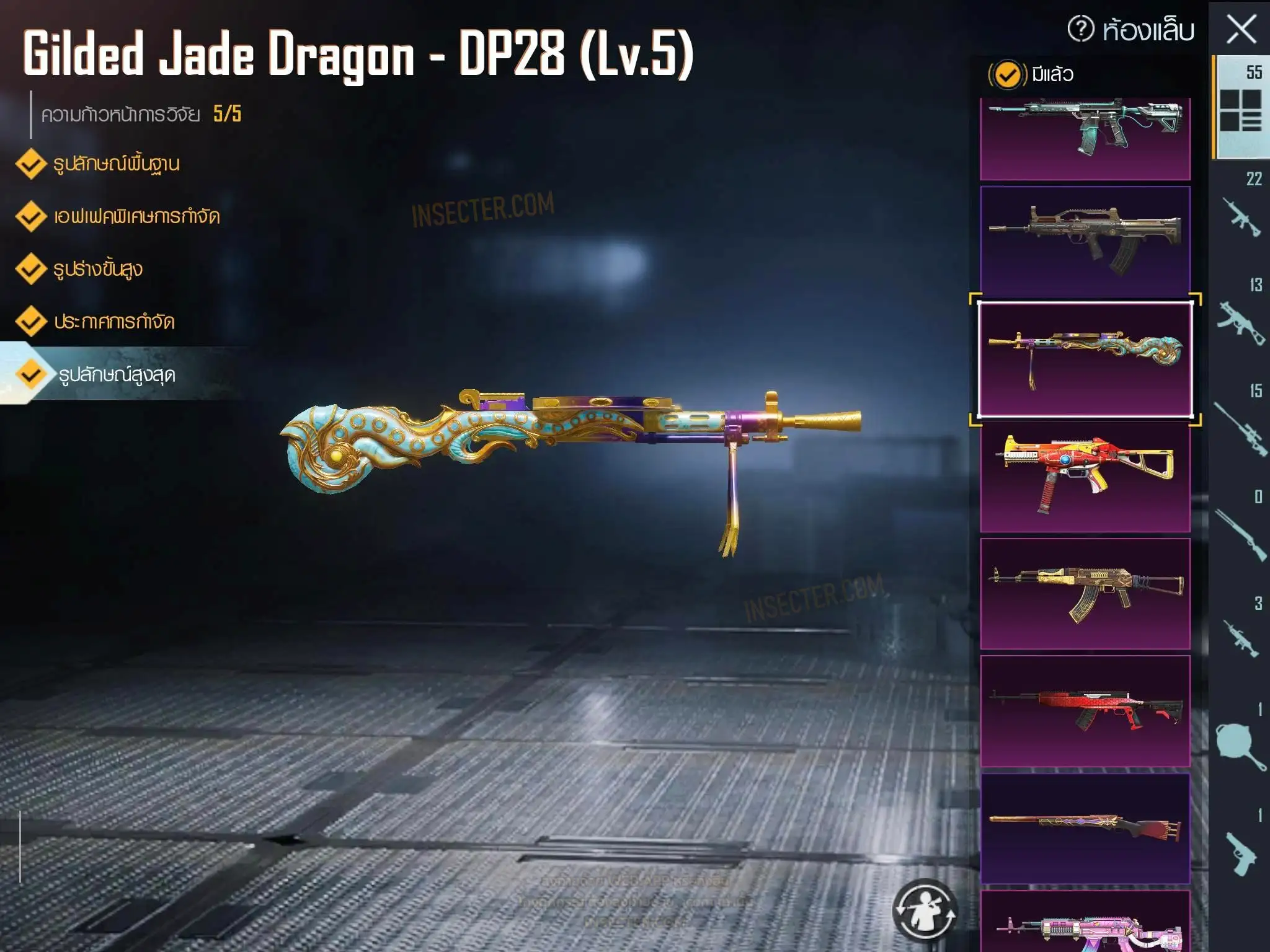This screenshot has width=1270, height=952.
Task: Toggle the มีแล้ว owned filter checkbox
Action: pyautogui.click(x=1008, y=75)
